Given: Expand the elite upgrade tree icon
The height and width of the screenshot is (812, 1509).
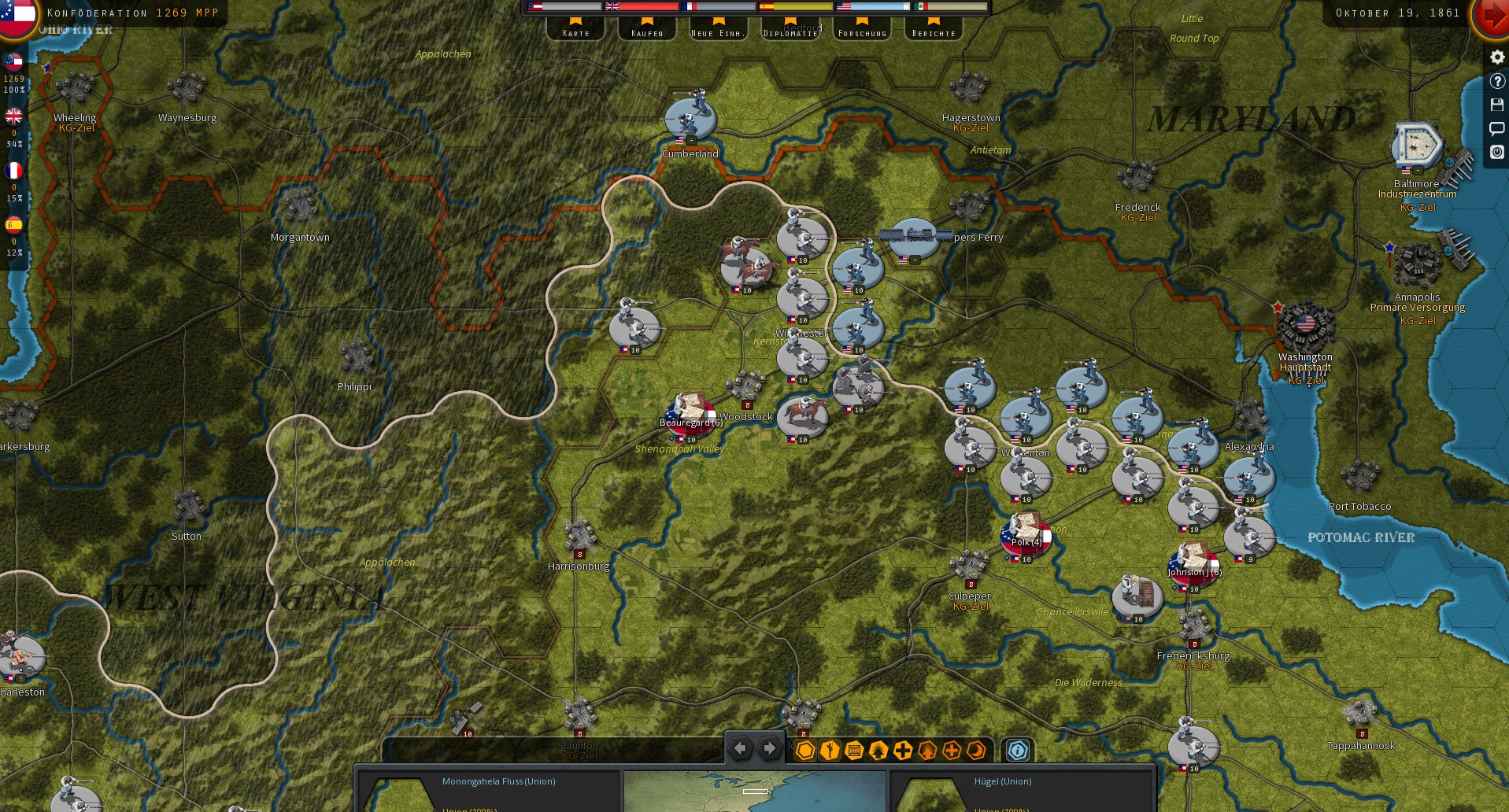Looking at the screenshot, I should point(928,751).
